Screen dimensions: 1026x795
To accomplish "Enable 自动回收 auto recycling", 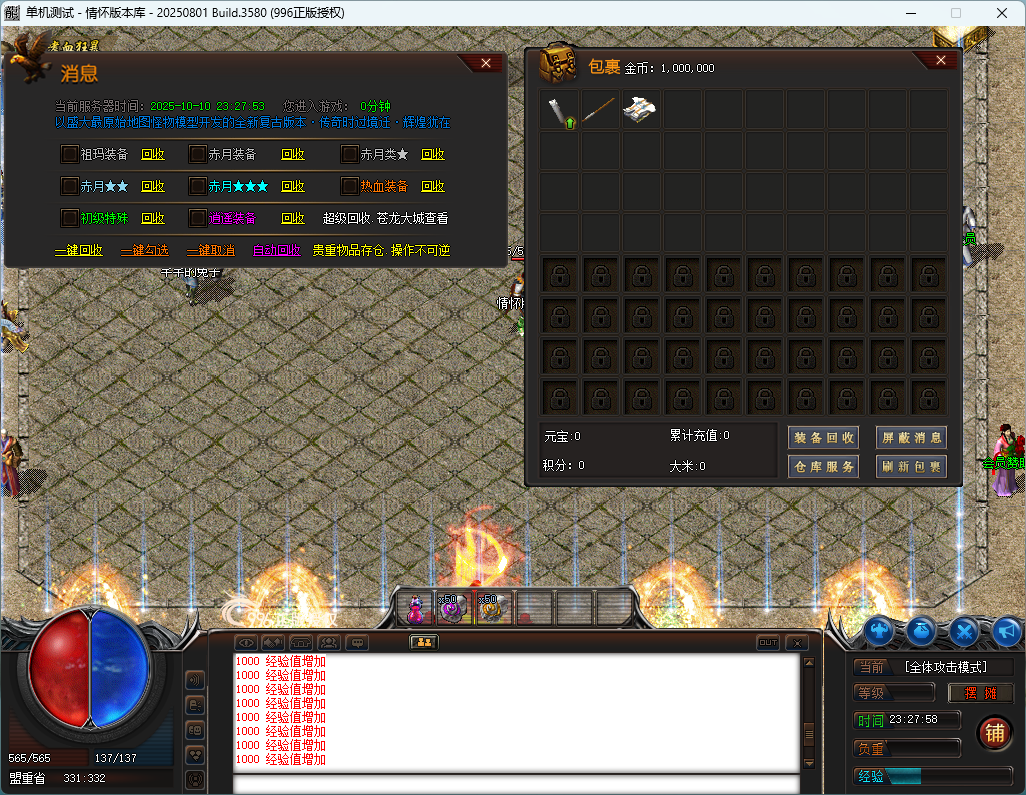I will pyautogui.click(x=276, y=250).
